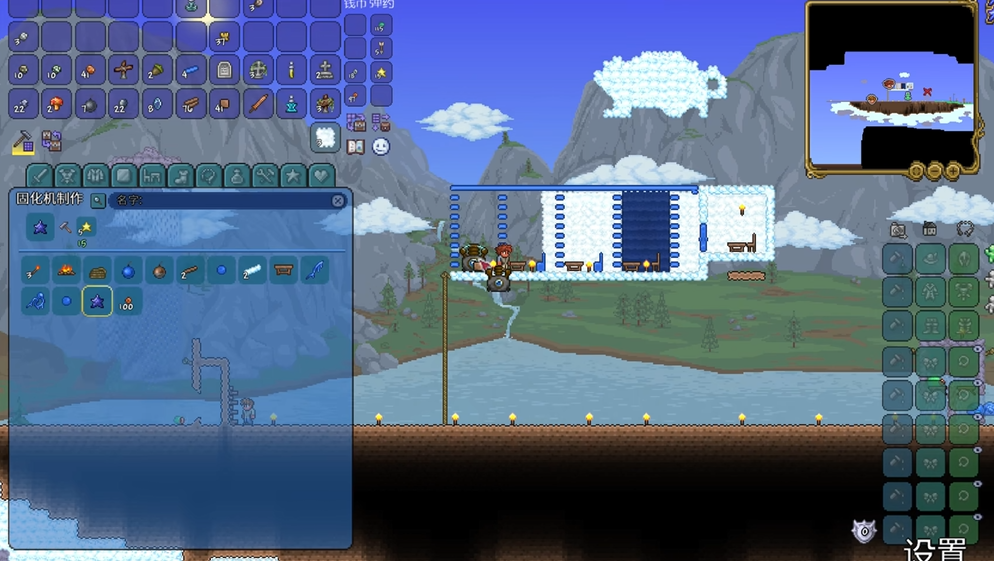Image resolution: width=994 pixels, height=561 pixels.
Task: Toggle the defense shield icon
Action: 864,531
